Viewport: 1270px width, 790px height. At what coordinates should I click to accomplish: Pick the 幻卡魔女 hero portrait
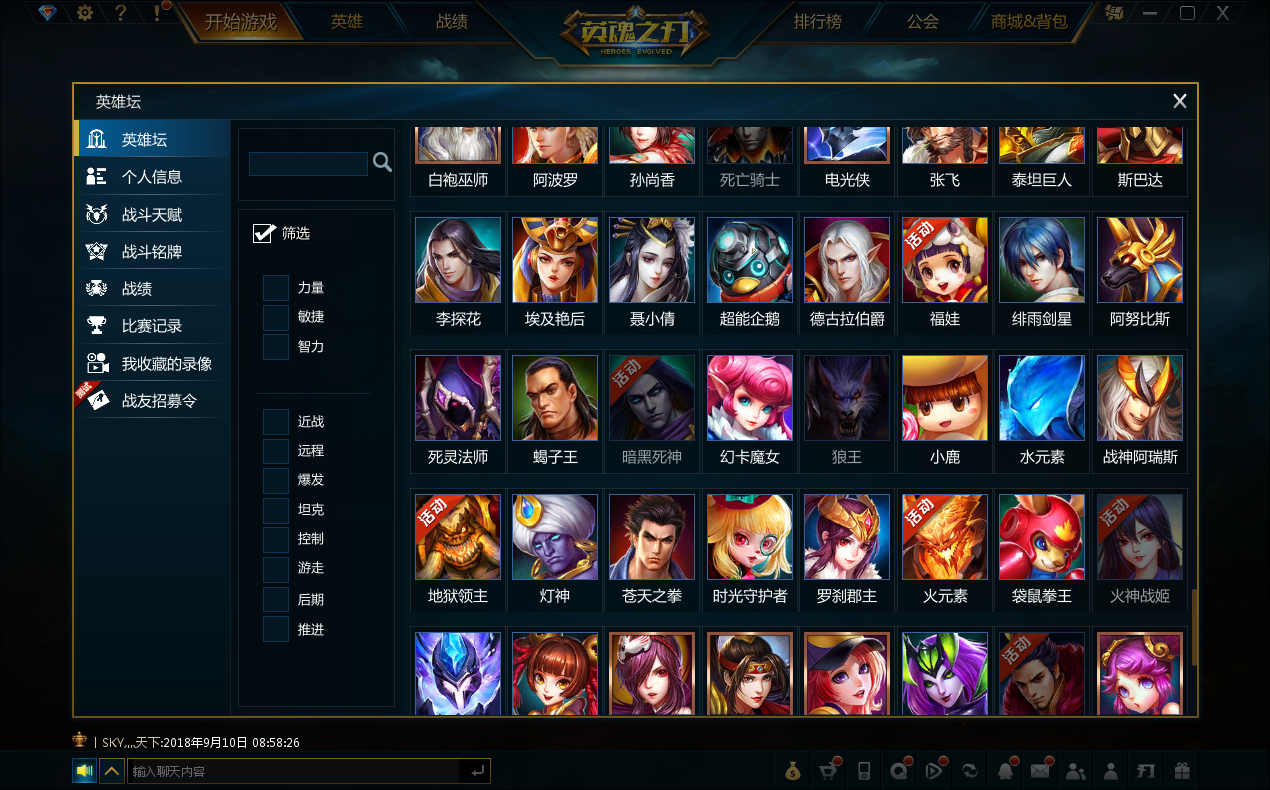(750, 398)
